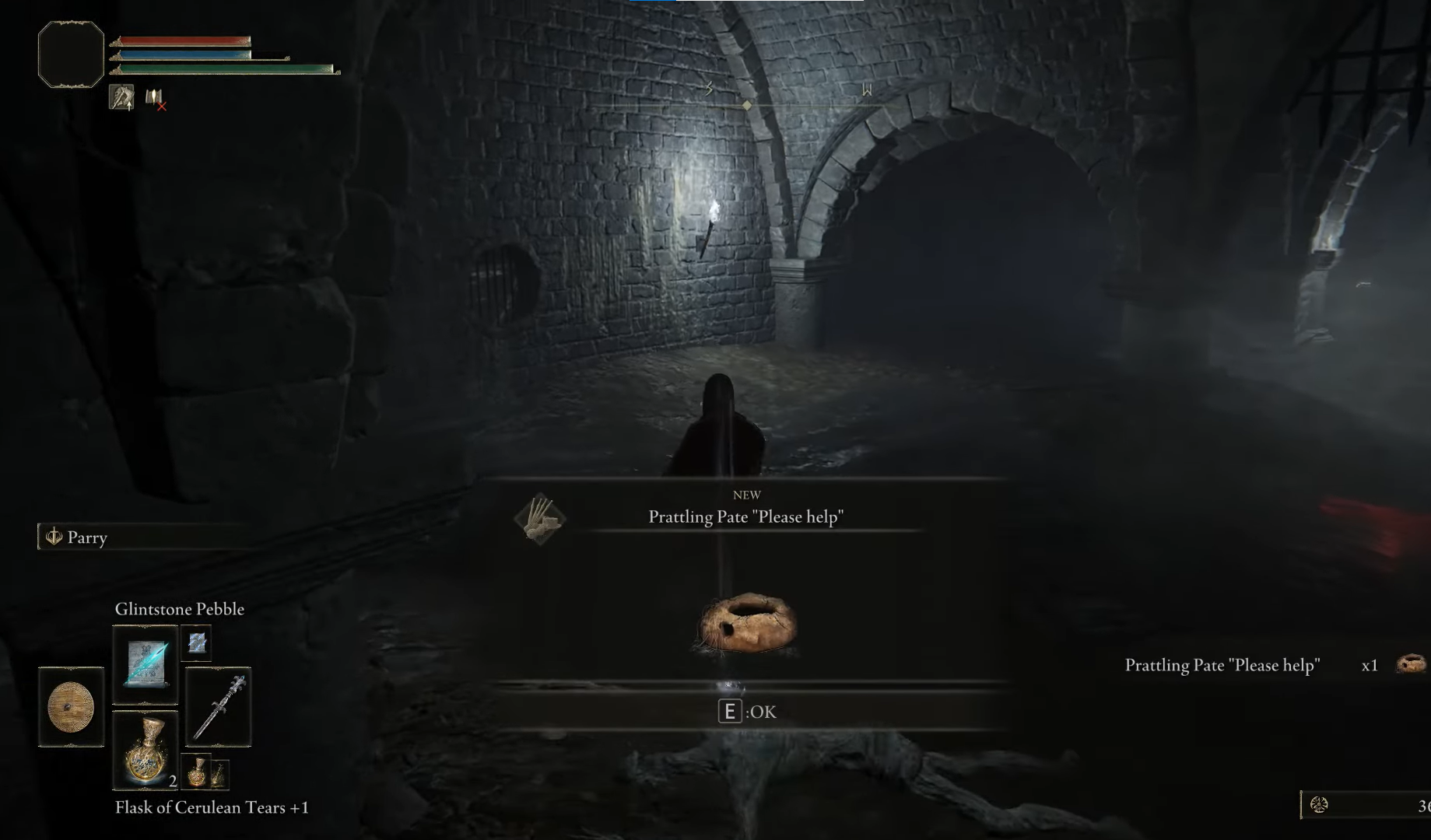This screenshot has height=840, width=1431.
Task: Confirm the item pickup with OK
Action: coord(747,712)
